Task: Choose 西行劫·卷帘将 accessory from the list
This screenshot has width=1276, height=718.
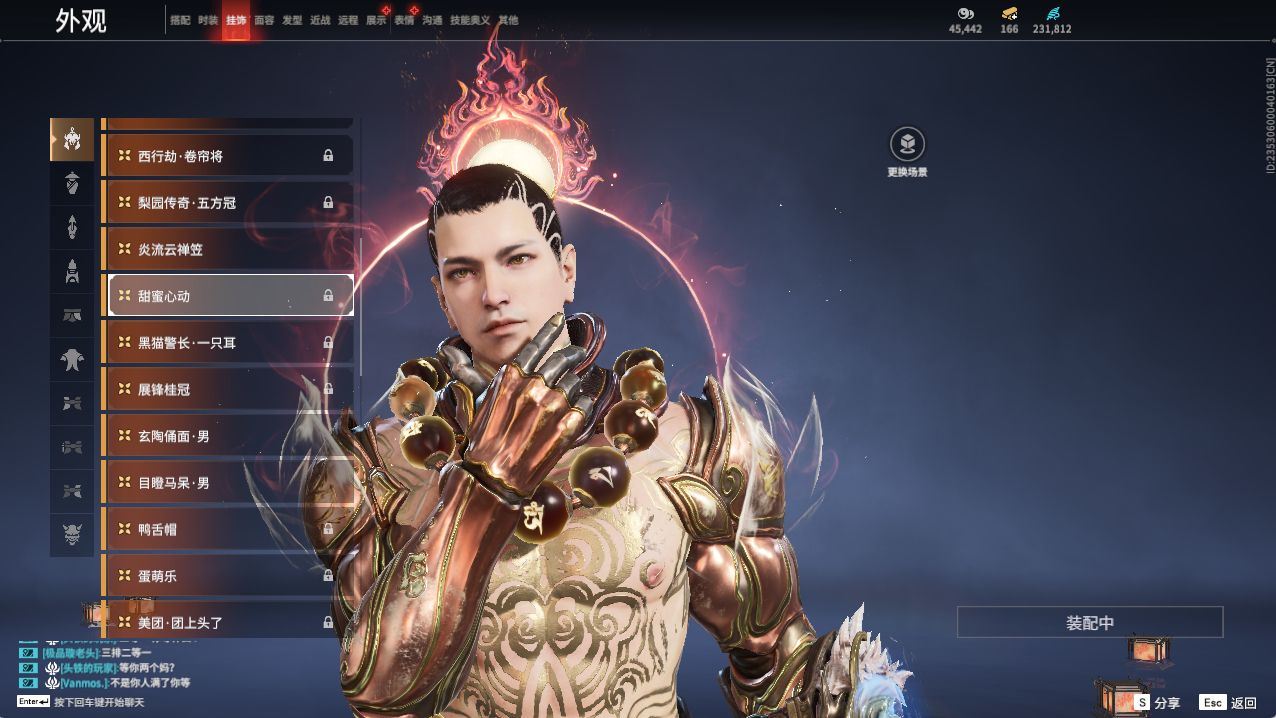Action: tap(228, 156)
